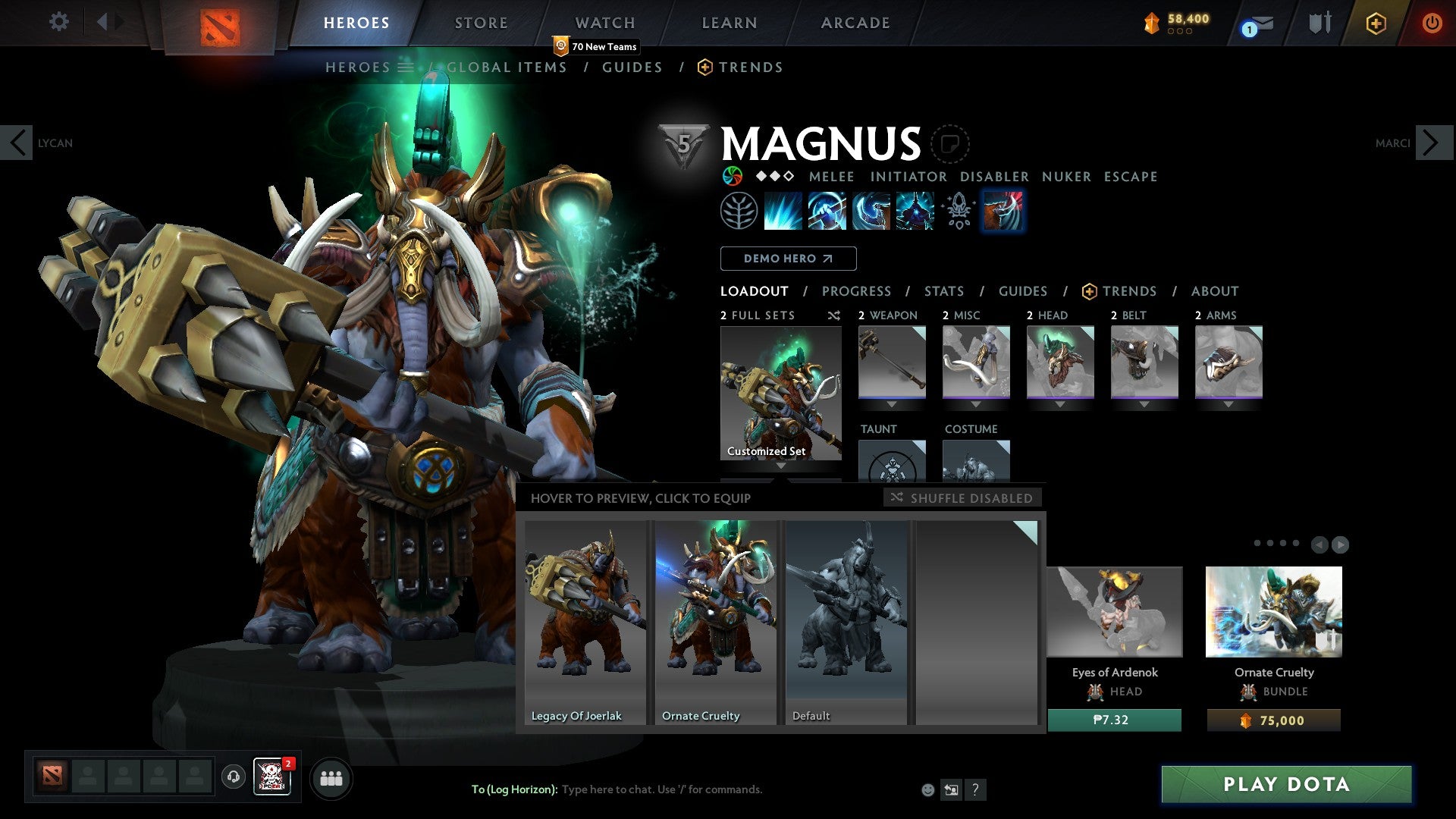Open the Armory shield icon
The image size is (1456, 819).
pos(1319,23)
